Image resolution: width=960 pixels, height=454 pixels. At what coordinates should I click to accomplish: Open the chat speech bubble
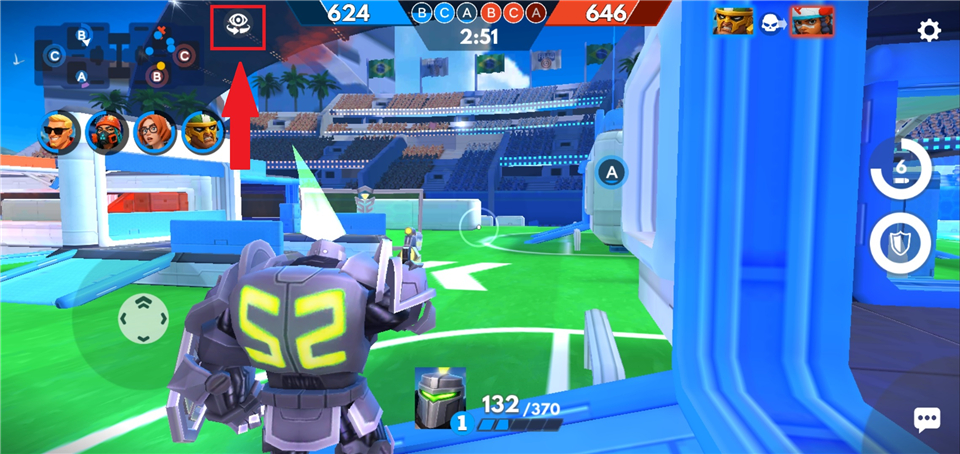927,419
